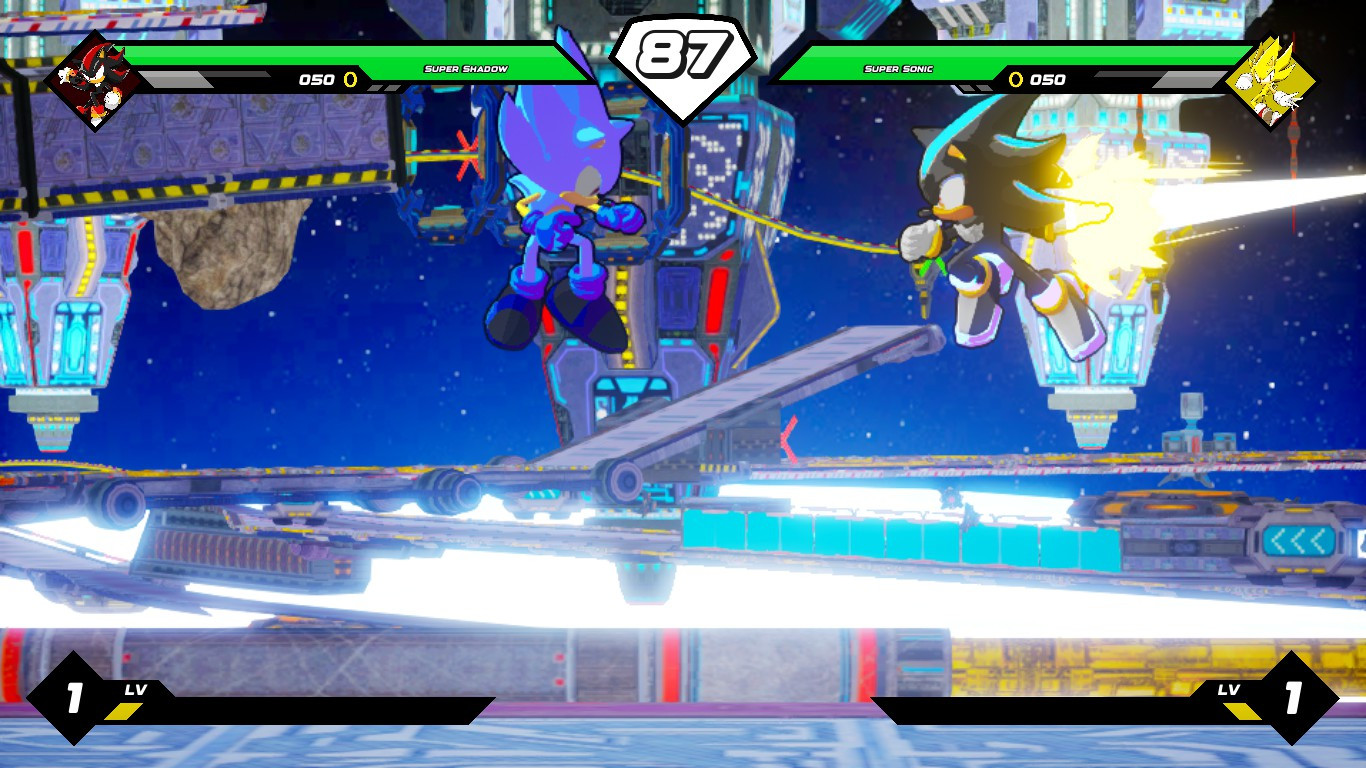
Task: Click the LV badge on the right meter
Action: tap(1231, 689)
